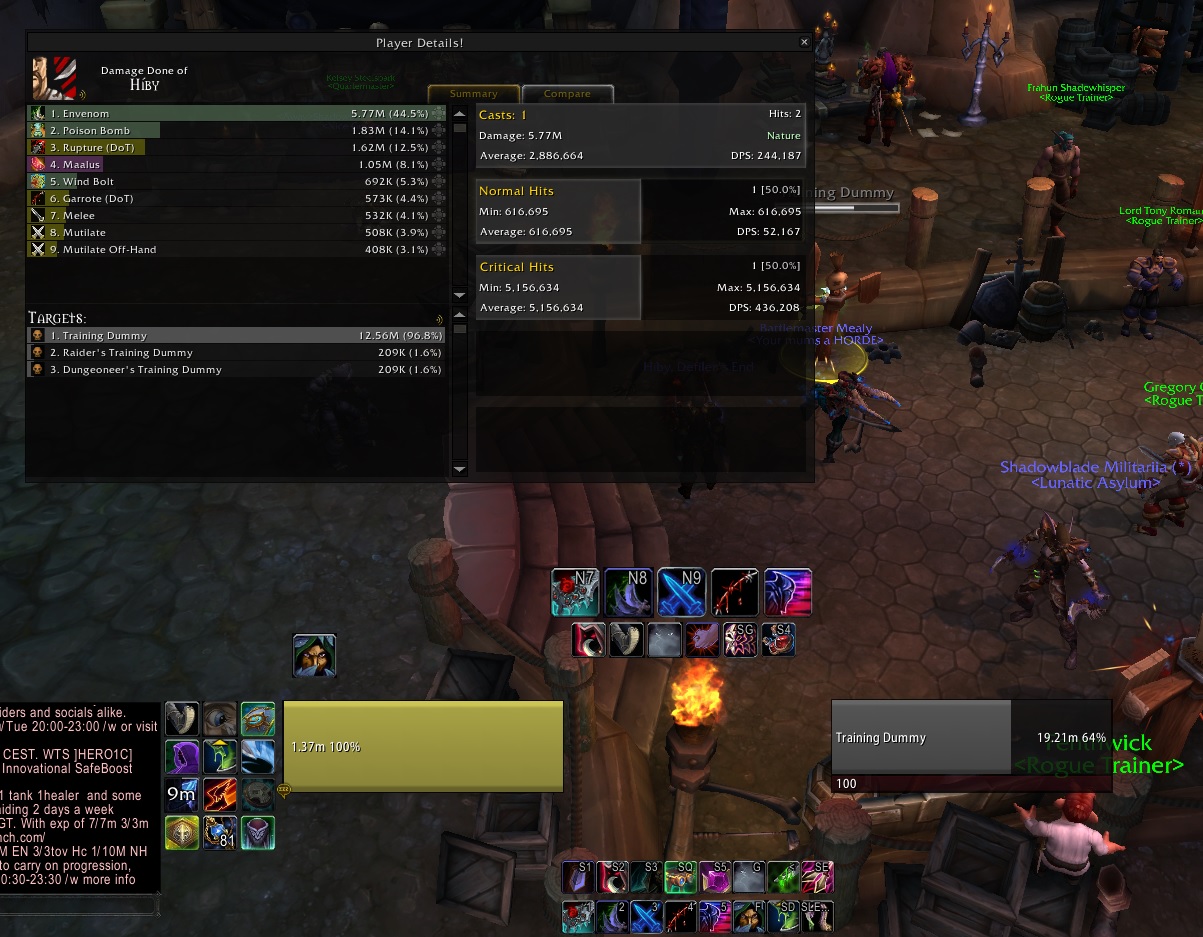Click the purple hooded figure icon
The width and height of the screenshot is (1203, 937).
[x=182, y=757]
